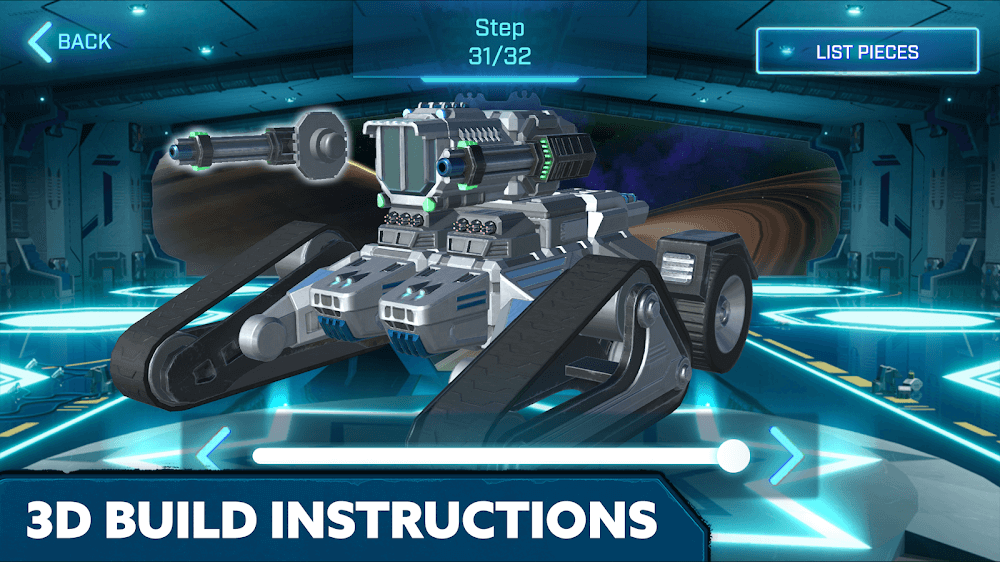
Task: Open the LIST PIECES panel
Action: coord(866,52)
